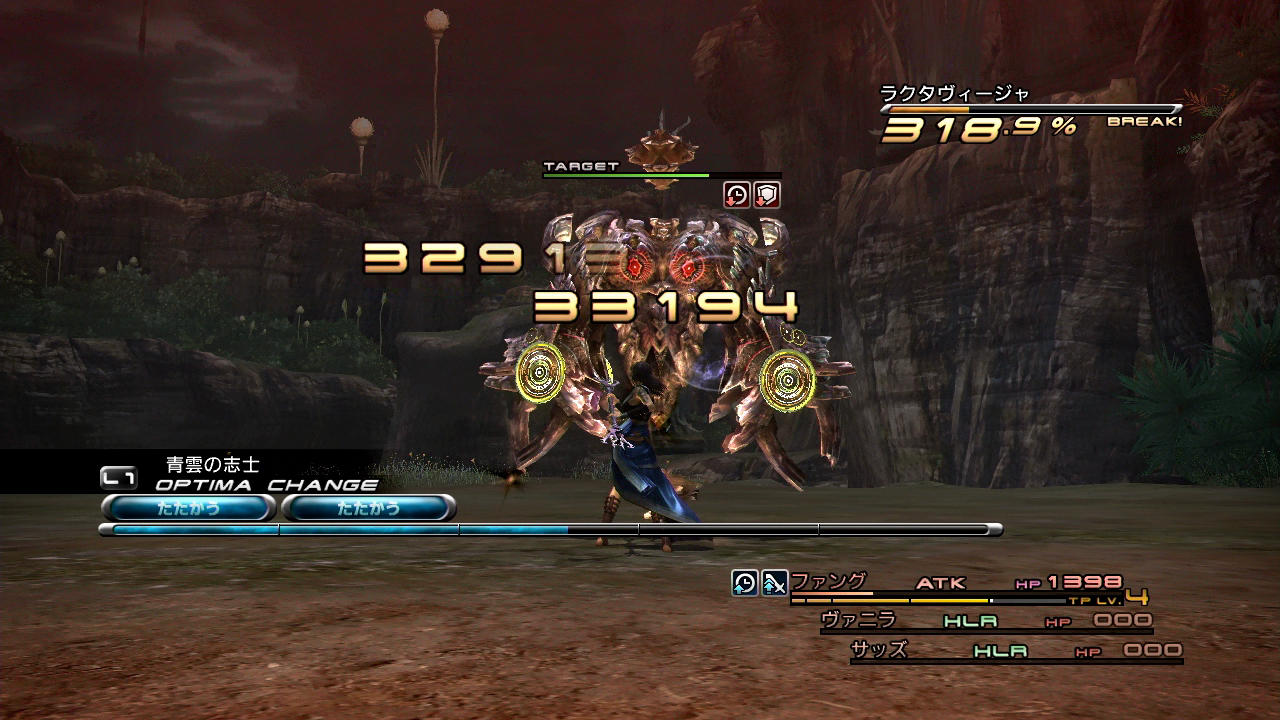This screenshot has width=1280, height=720.
Task: Inspect Fang's clock buff icon
Action: [x=745, y=582]
